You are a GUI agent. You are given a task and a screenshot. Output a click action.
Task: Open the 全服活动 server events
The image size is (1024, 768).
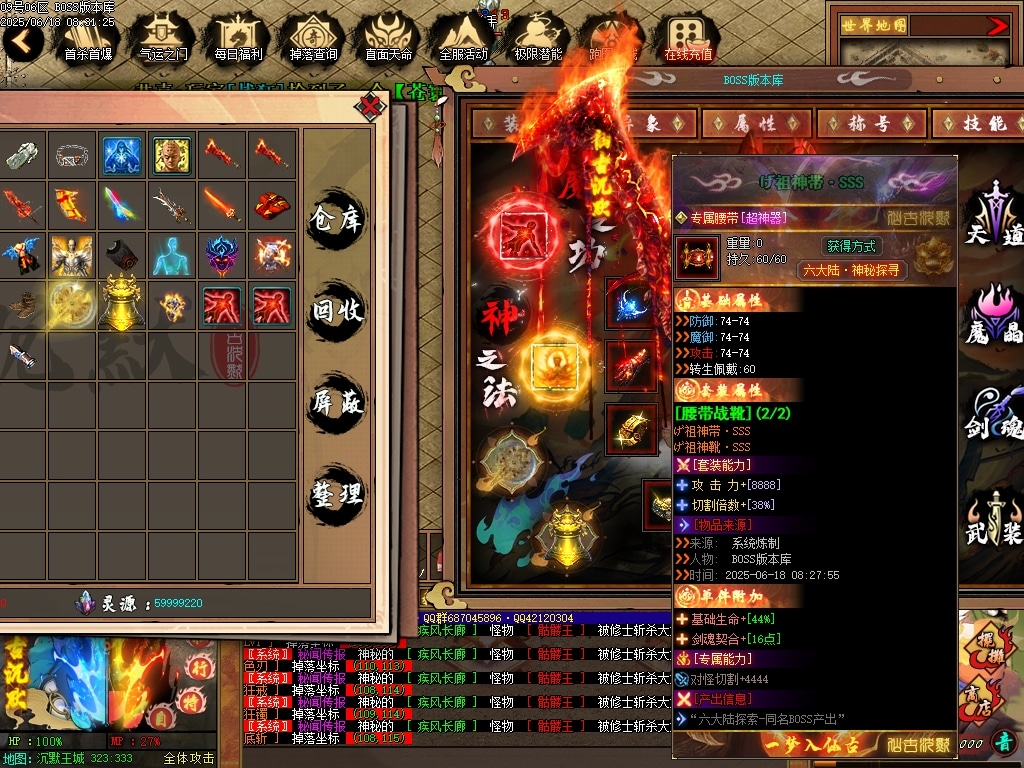tap(463, 38)
